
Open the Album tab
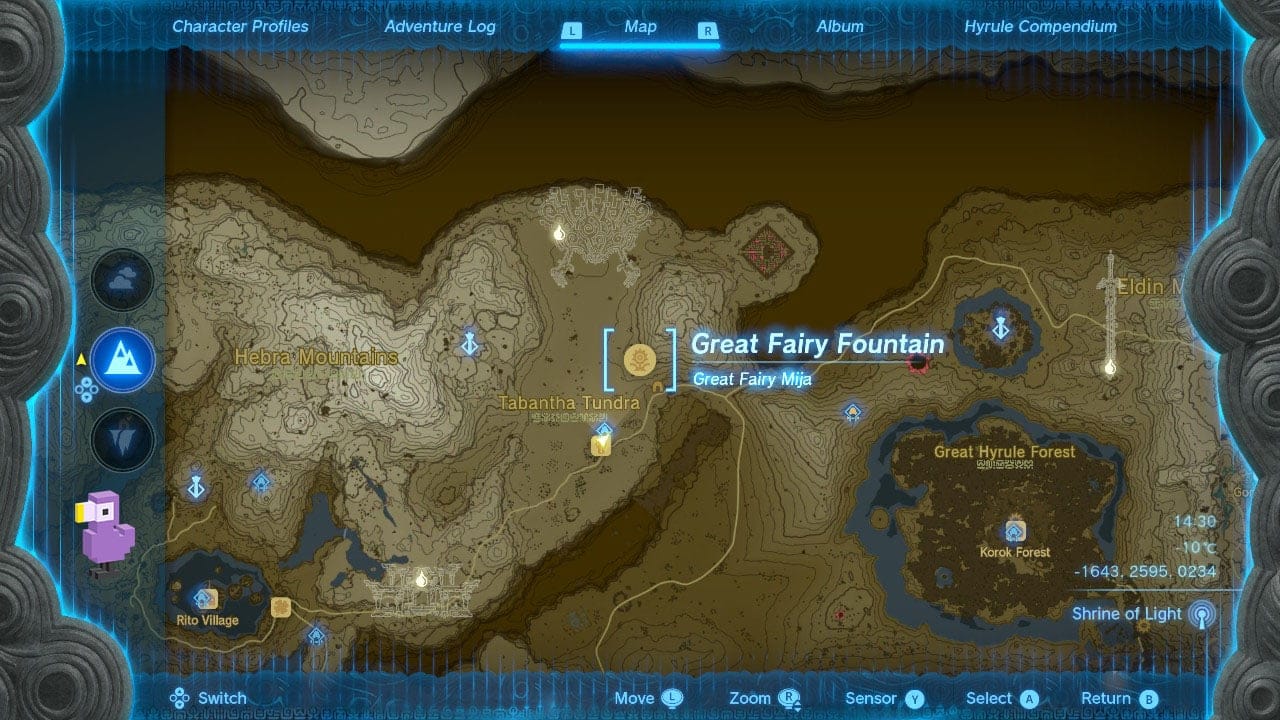coord(840,27)
